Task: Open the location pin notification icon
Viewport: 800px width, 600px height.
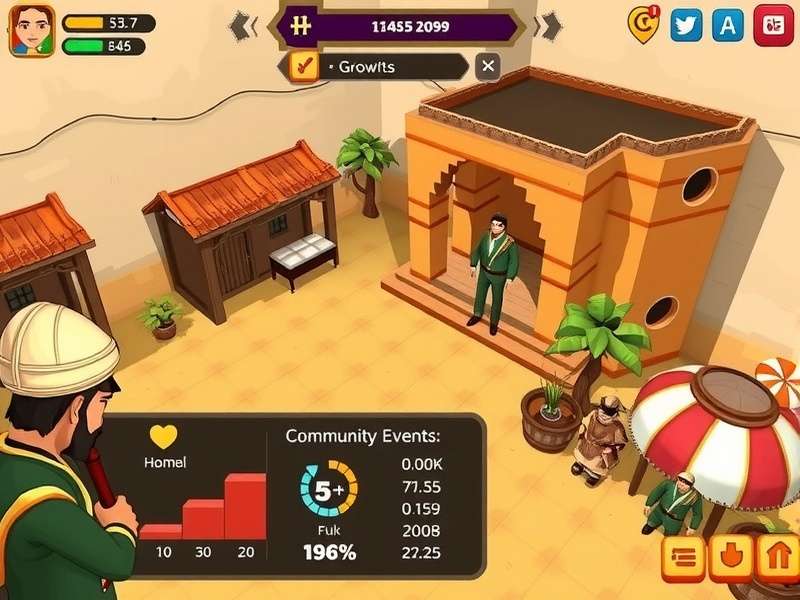Action: click(x=643, y=23)
